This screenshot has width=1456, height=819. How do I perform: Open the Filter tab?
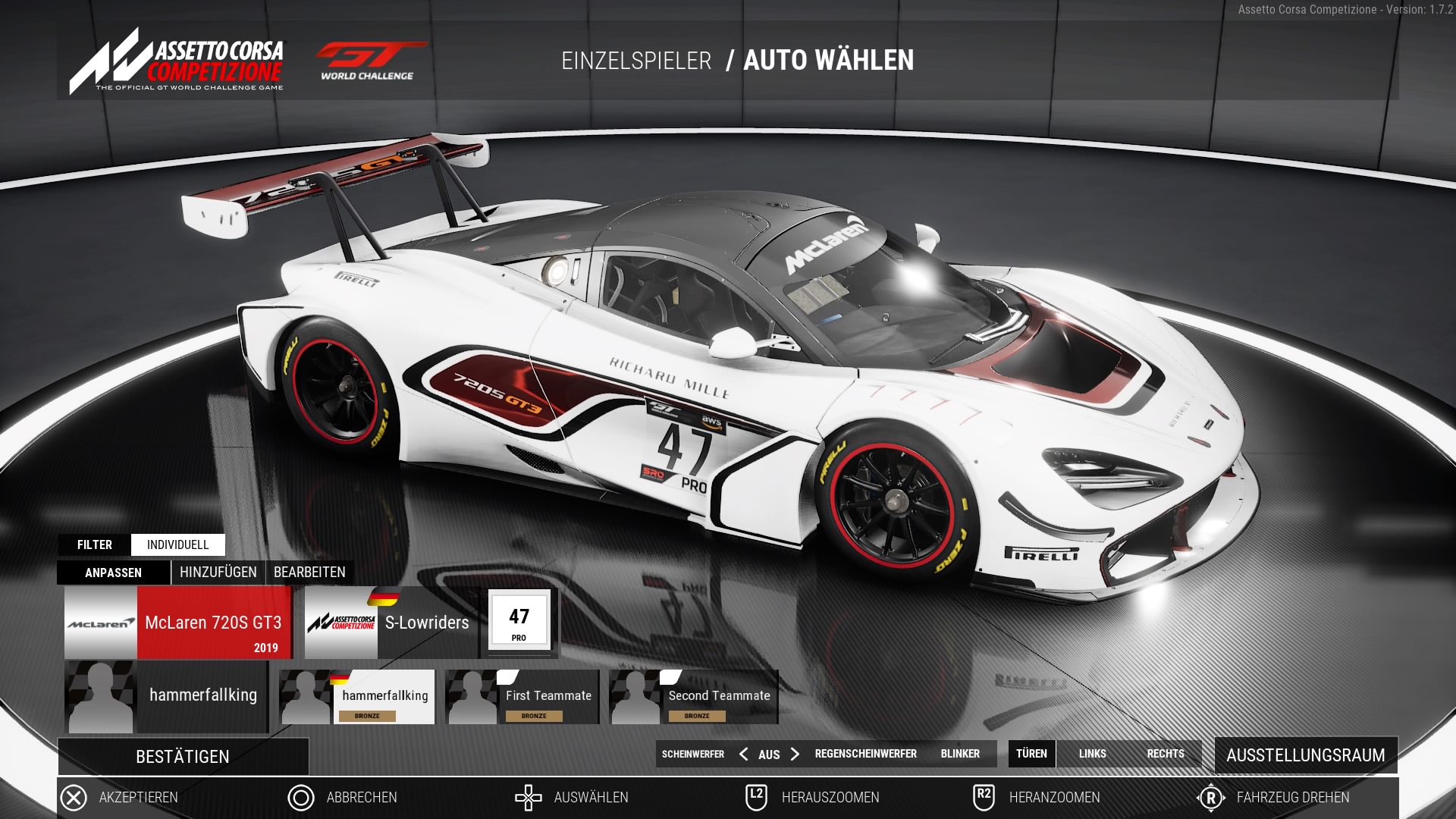click(x=95, y=544)
